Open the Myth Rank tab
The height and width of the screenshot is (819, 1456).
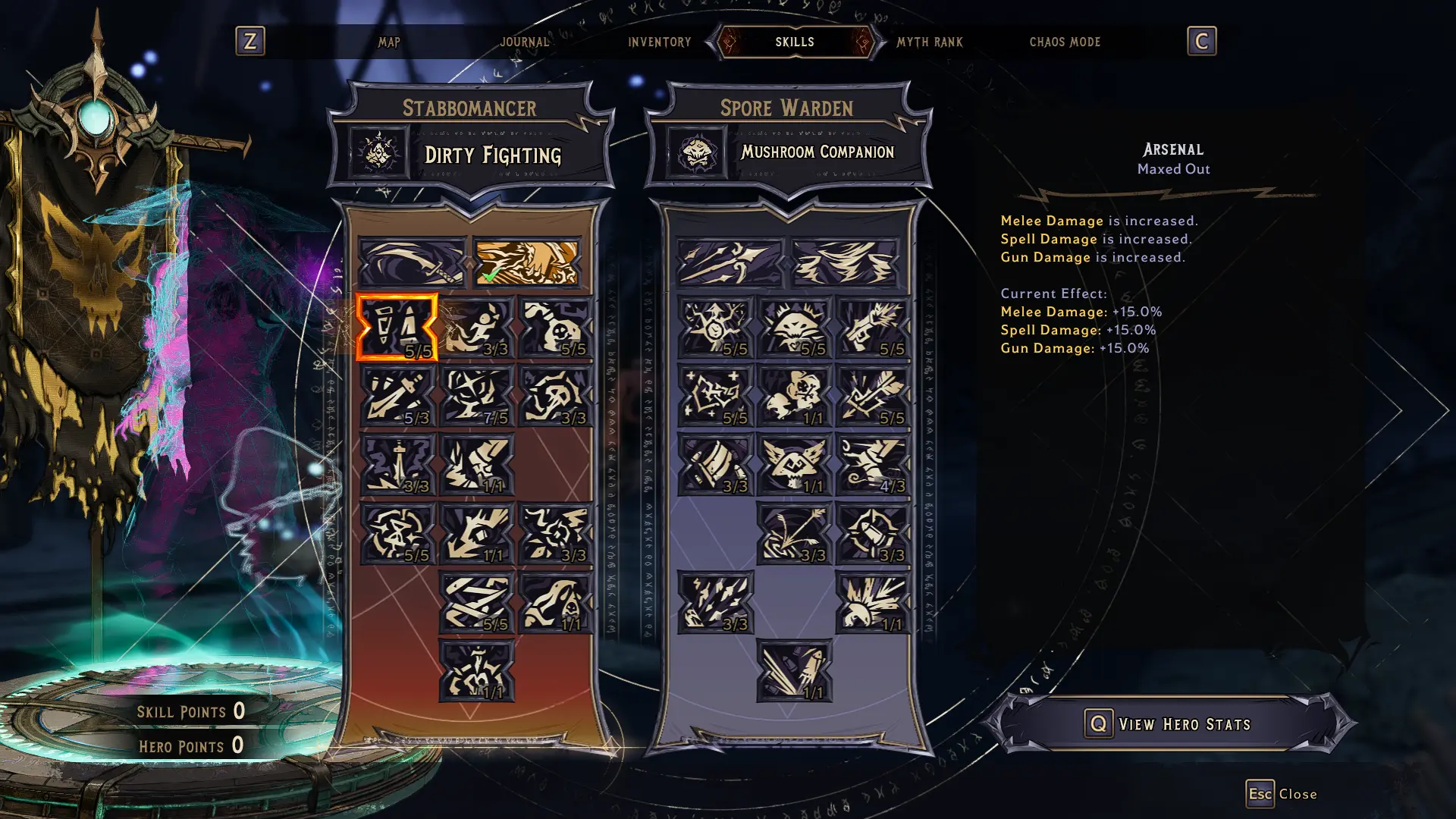tap(929, 42)
